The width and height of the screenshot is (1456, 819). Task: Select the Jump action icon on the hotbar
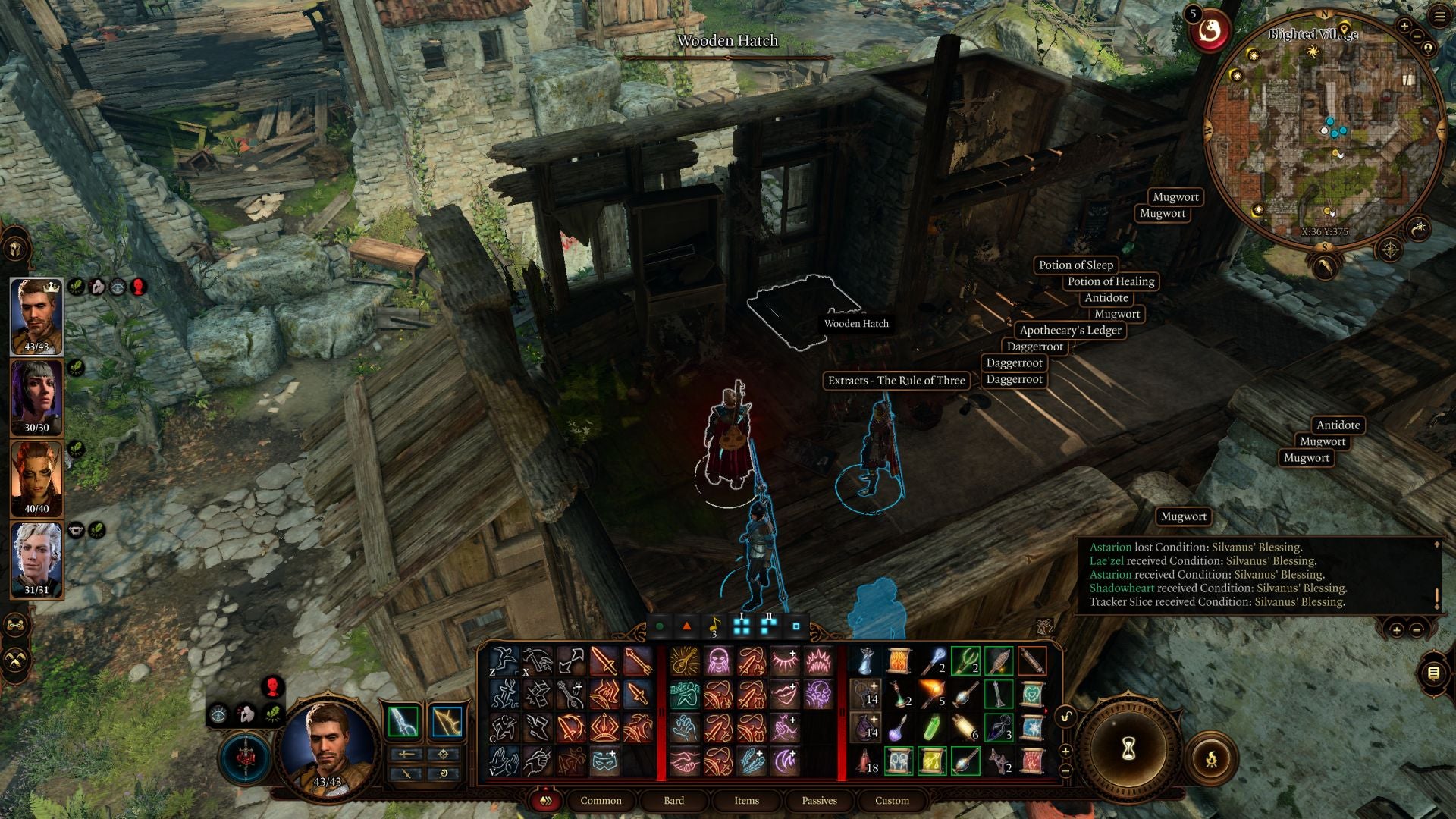pyautogui.click(x=504, y=661)
